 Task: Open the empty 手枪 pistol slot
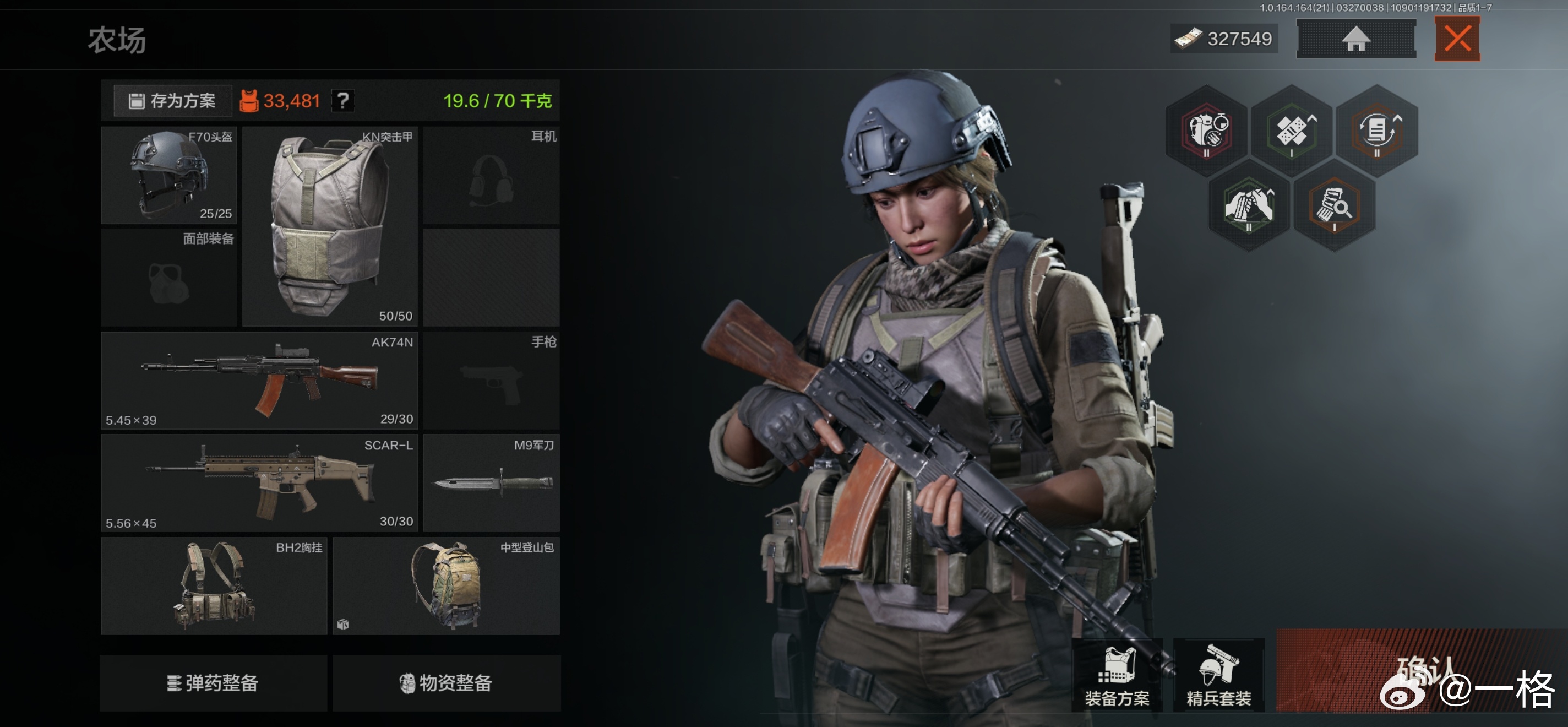(491, 381)
